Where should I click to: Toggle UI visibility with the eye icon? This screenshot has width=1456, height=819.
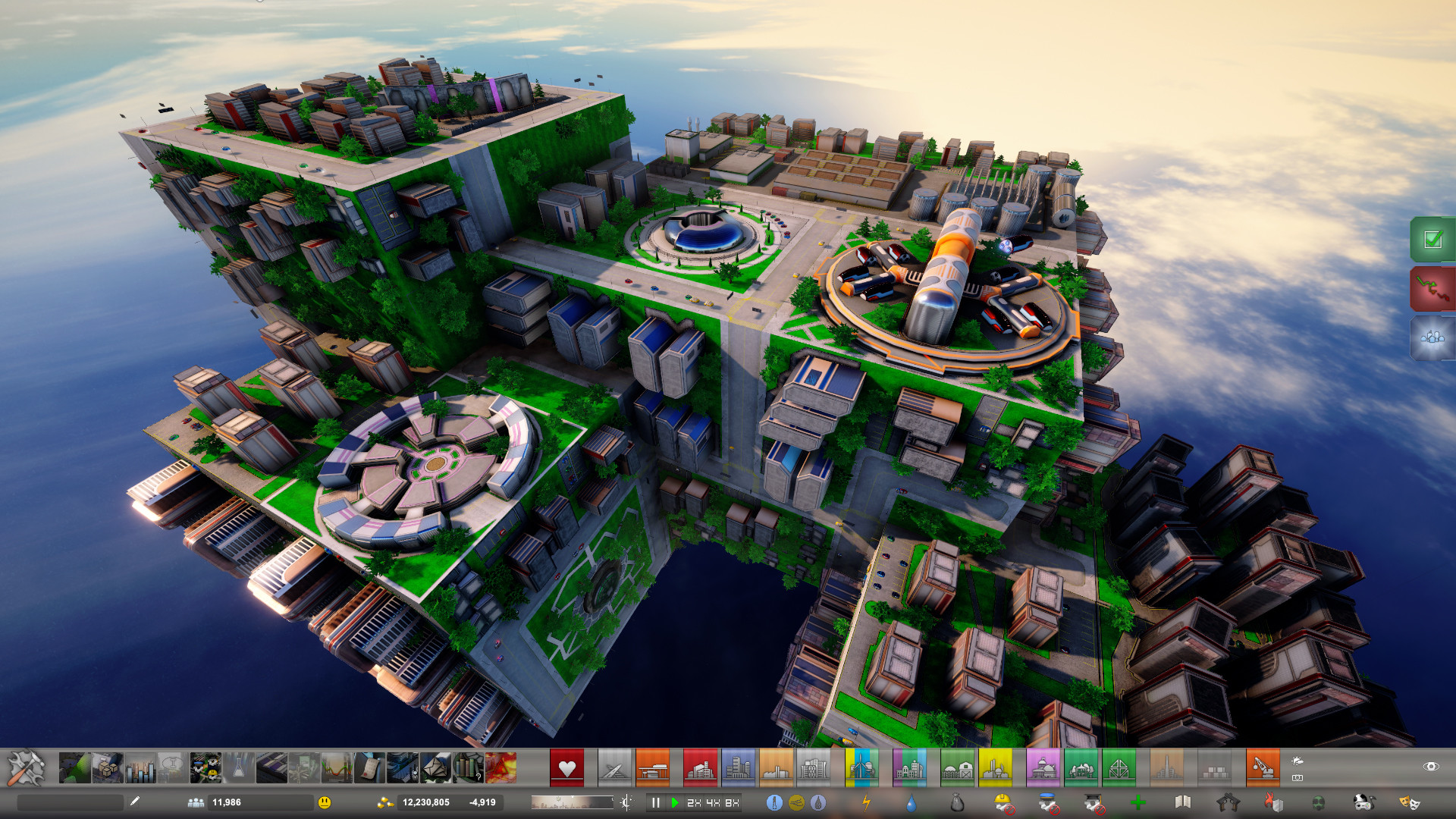coord(1431,767)
